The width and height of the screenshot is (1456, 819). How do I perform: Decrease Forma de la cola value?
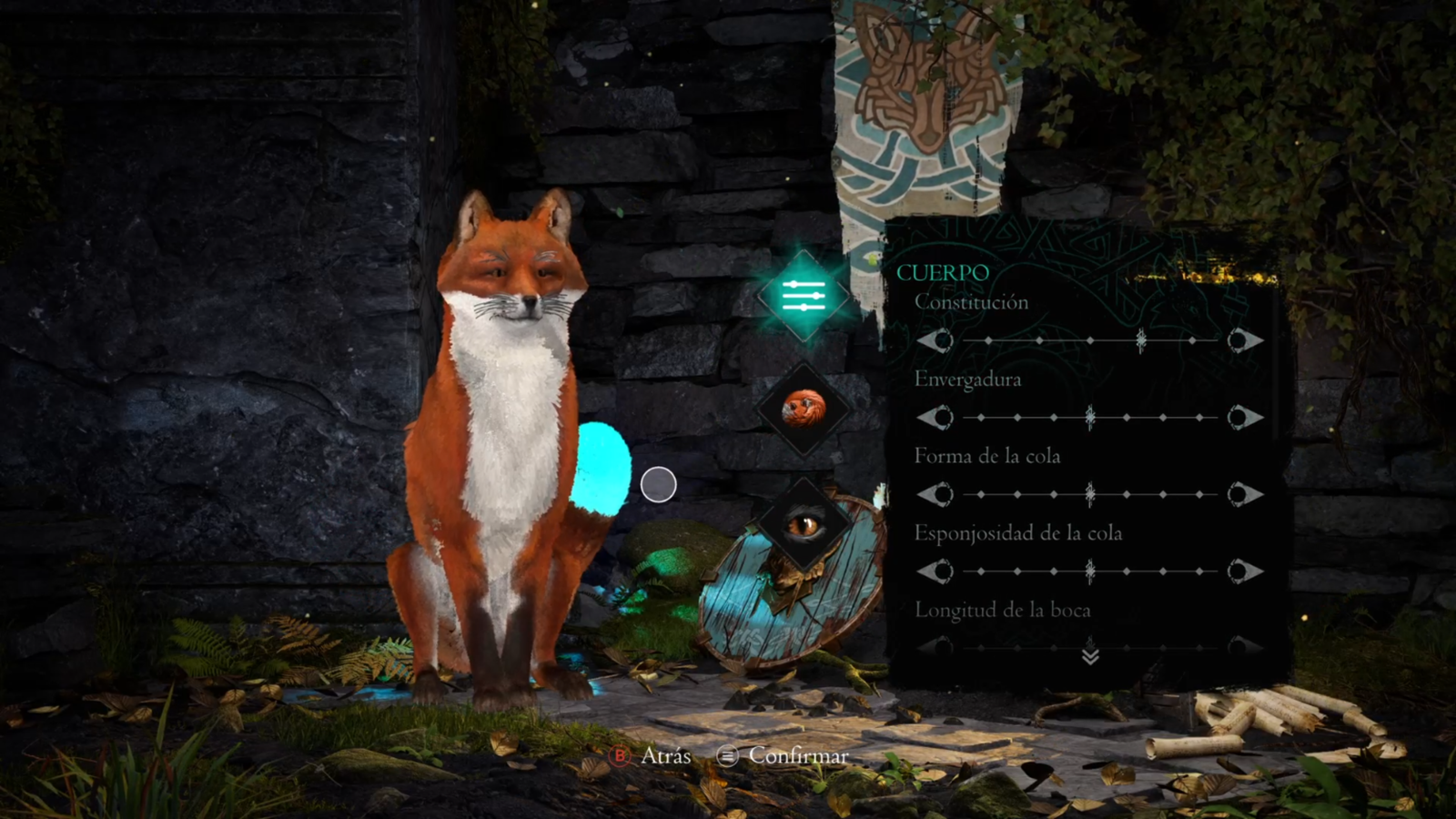click(x=935, y=494)
